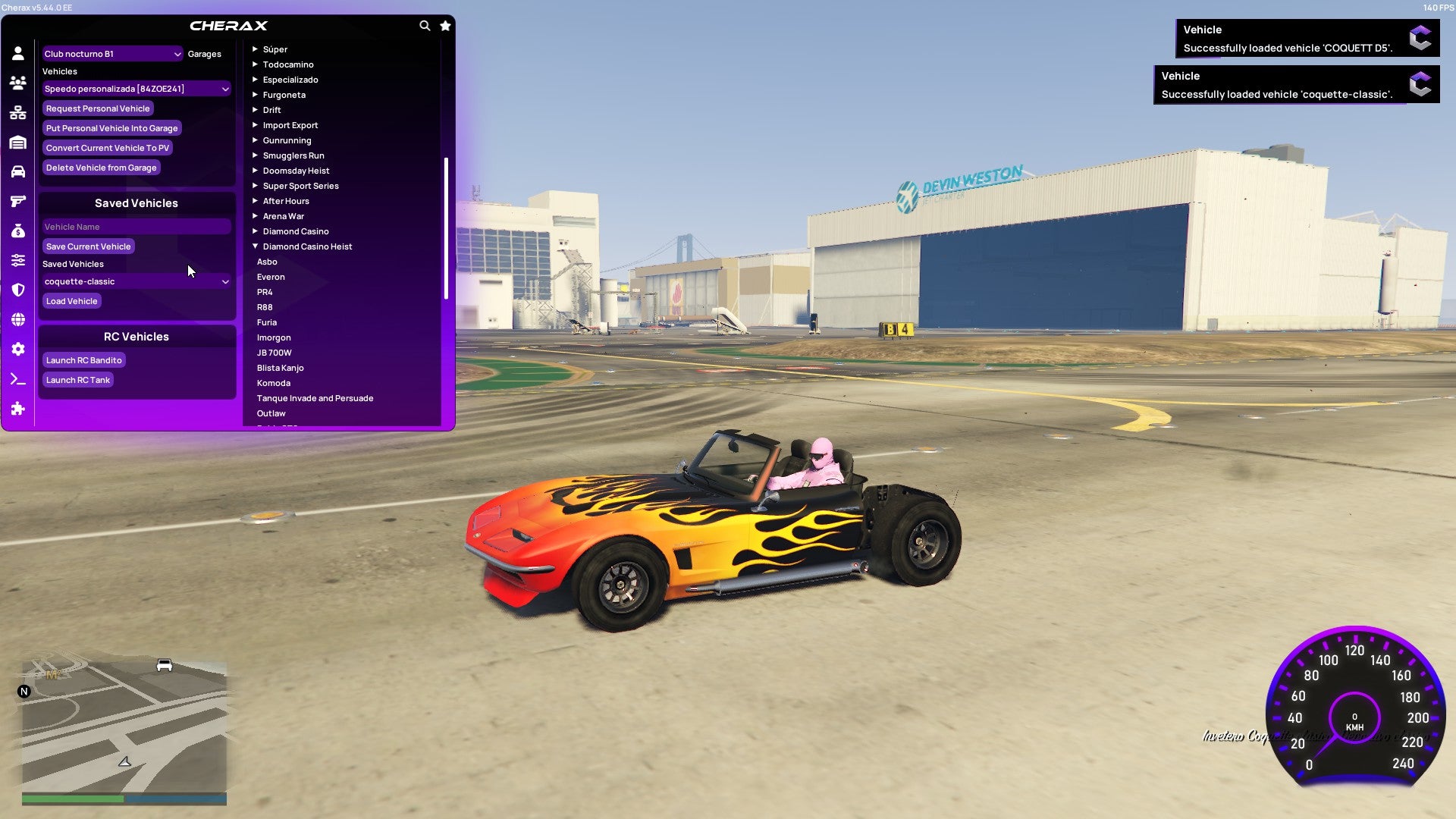Select the Money bag icon
The image size is (1456, 819).
click(18, 231)
